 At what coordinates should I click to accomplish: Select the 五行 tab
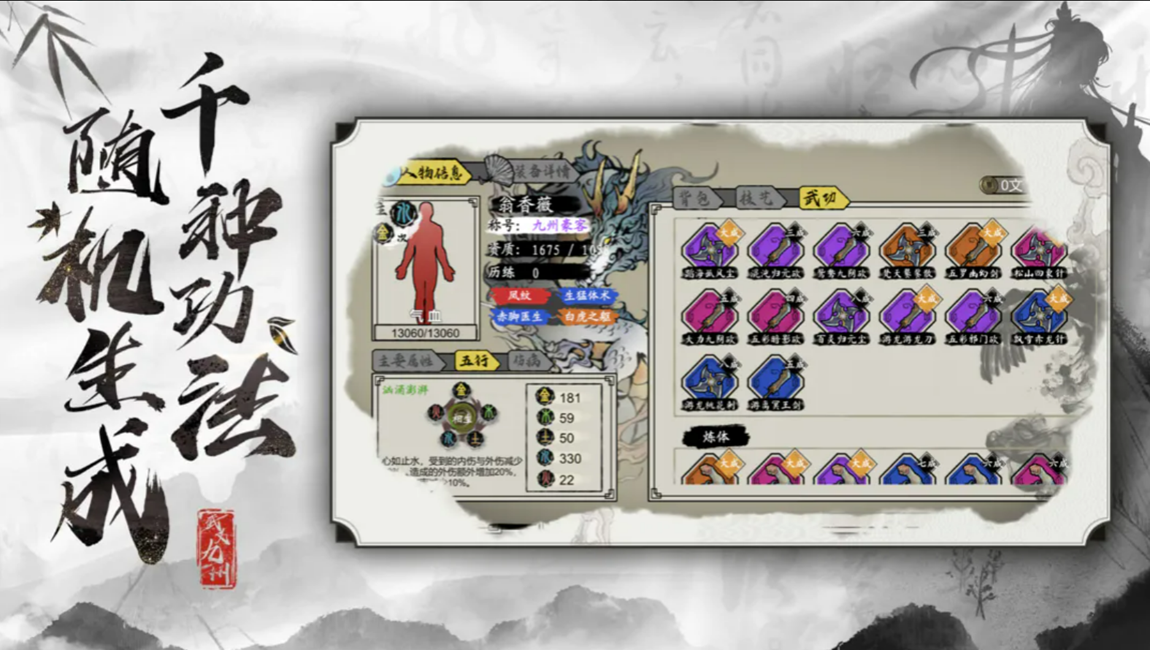[476, 360]
